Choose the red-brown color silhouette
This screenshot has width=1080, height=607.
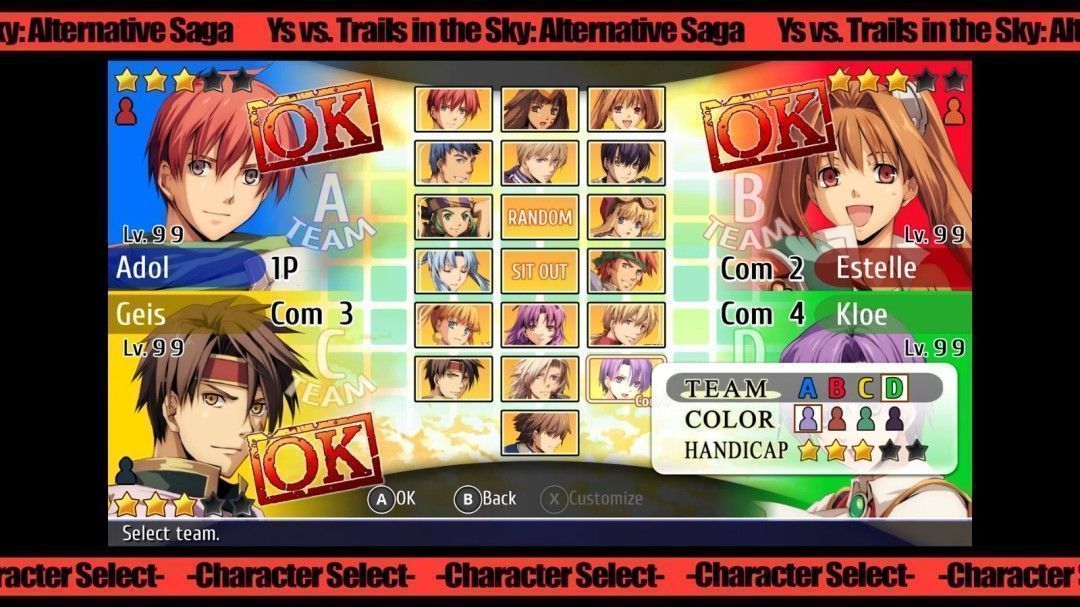coord(837,419)
